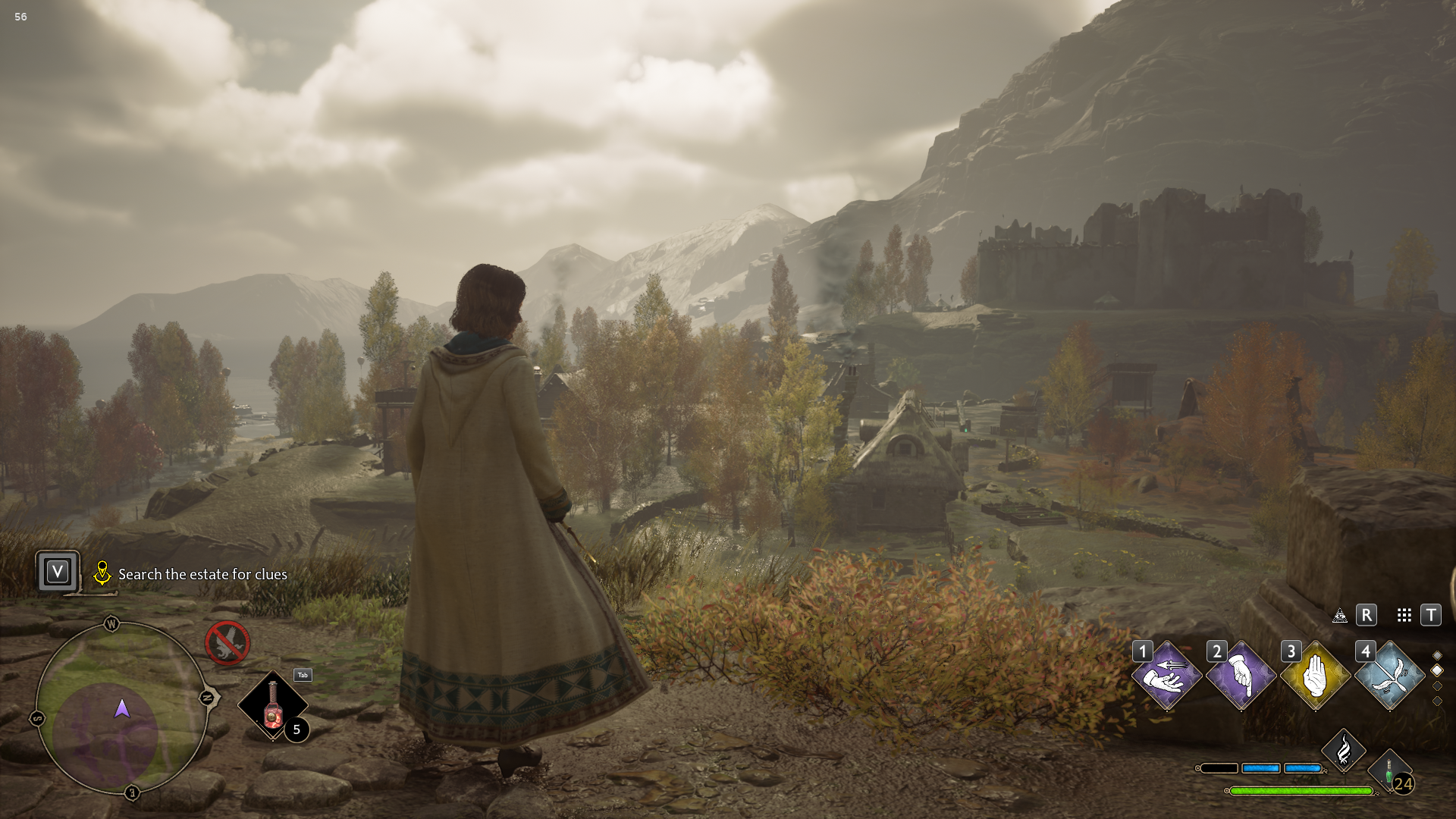Select the Accio spell in slot 1
Viewport: 1456px width, 819px height.
pos(1166,676)
